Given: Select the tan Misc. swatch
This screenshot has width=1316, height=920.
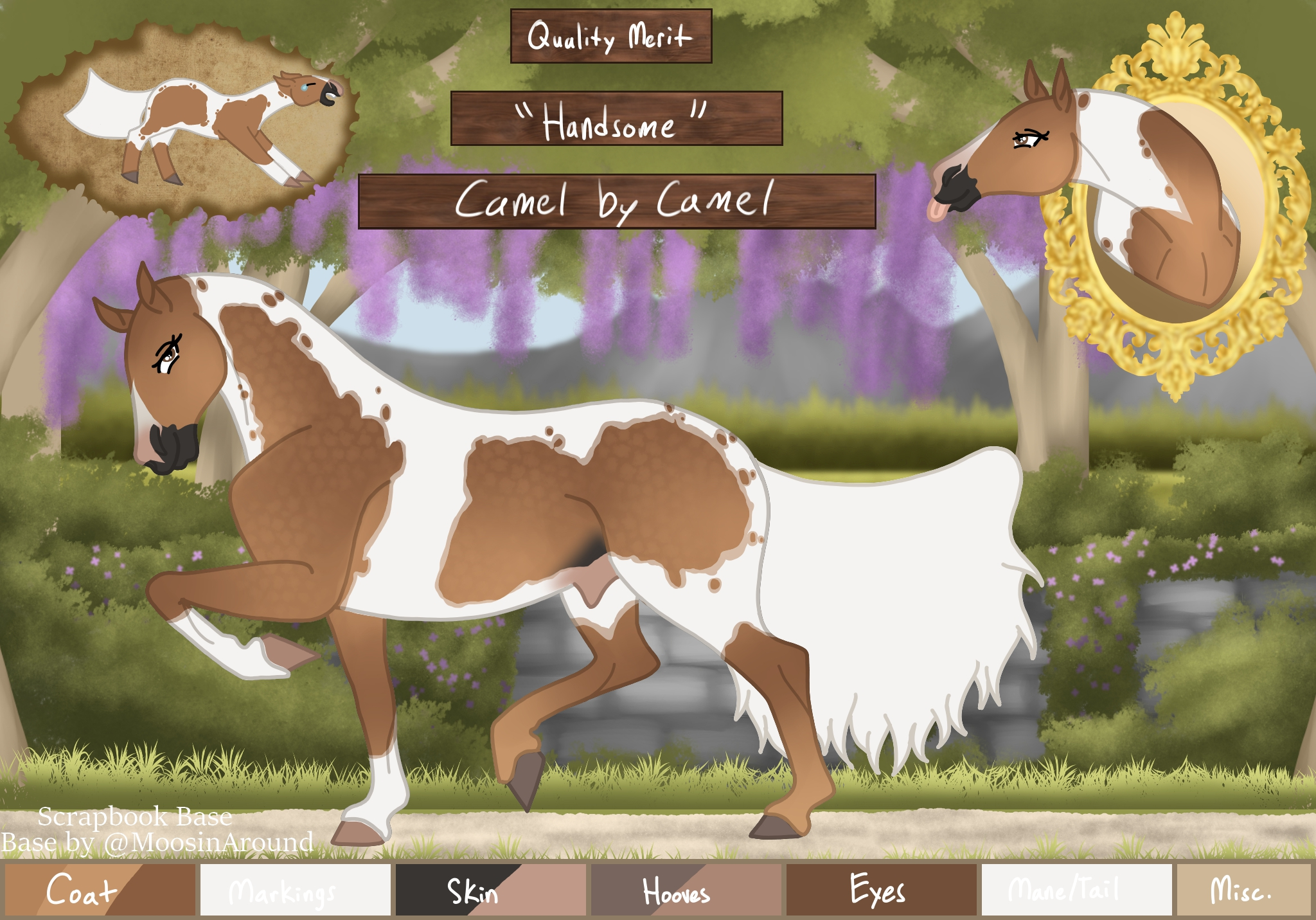Looking at the screenshot, I should (1243, 890).
